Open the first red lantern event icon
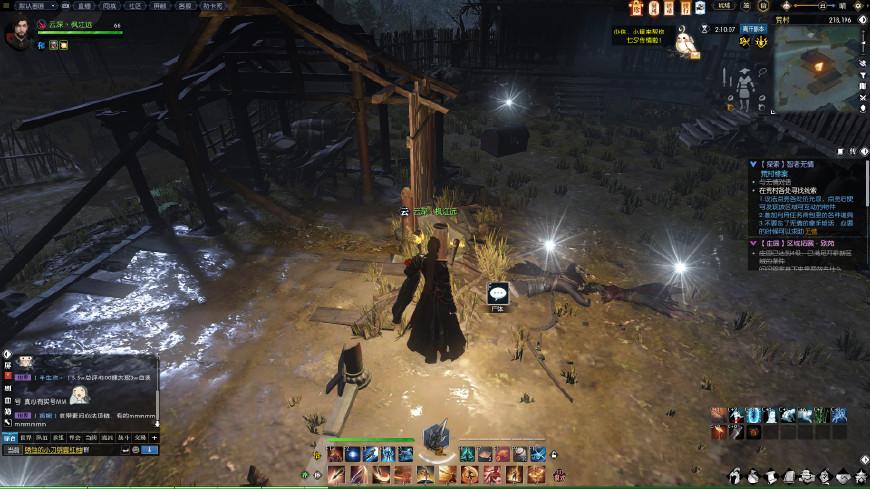The height and width of the screenshot is (489, 870). 636,8
